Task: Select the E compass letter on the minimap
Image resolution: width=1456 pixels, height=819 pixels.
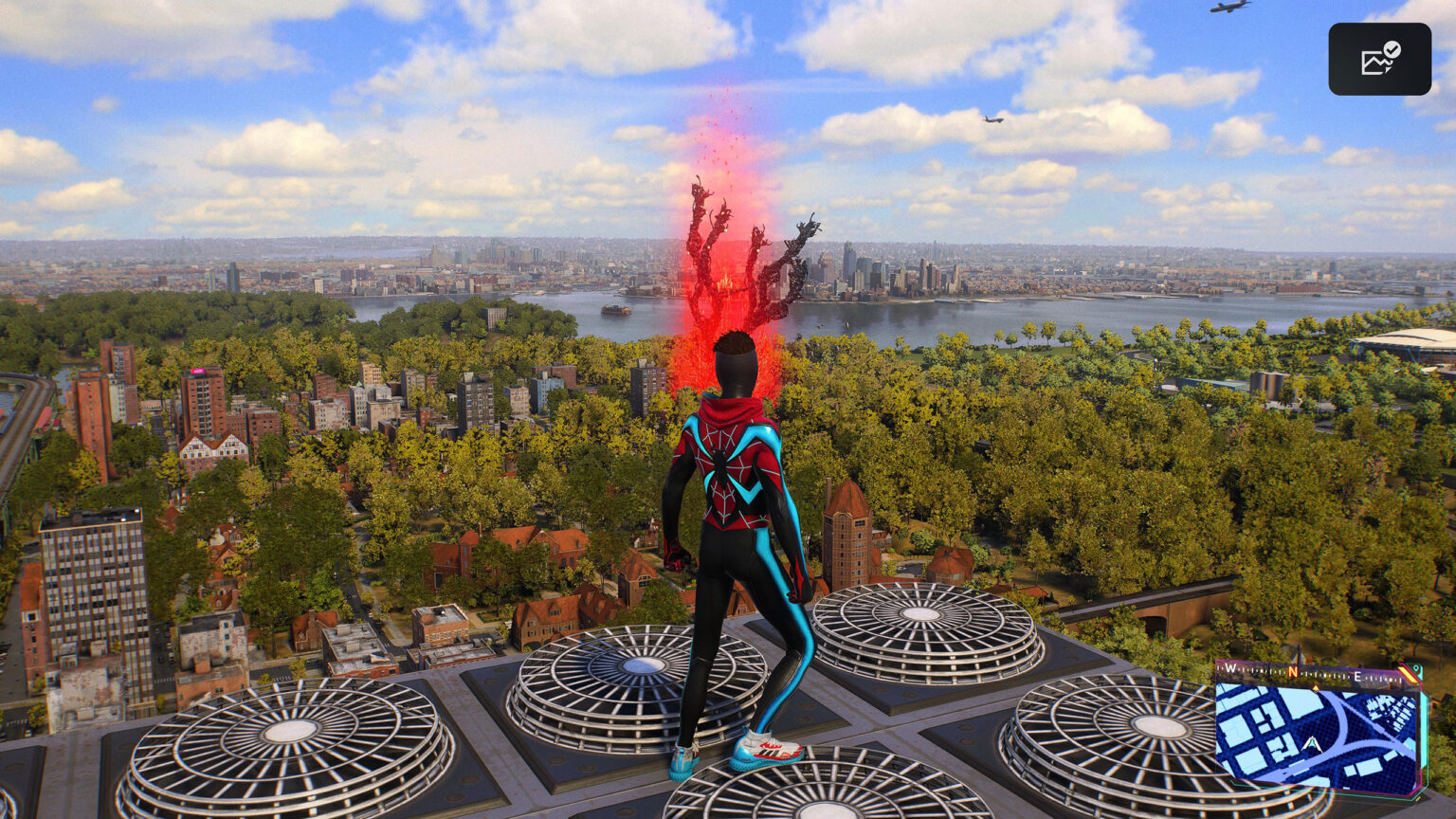Action: 1357,676
